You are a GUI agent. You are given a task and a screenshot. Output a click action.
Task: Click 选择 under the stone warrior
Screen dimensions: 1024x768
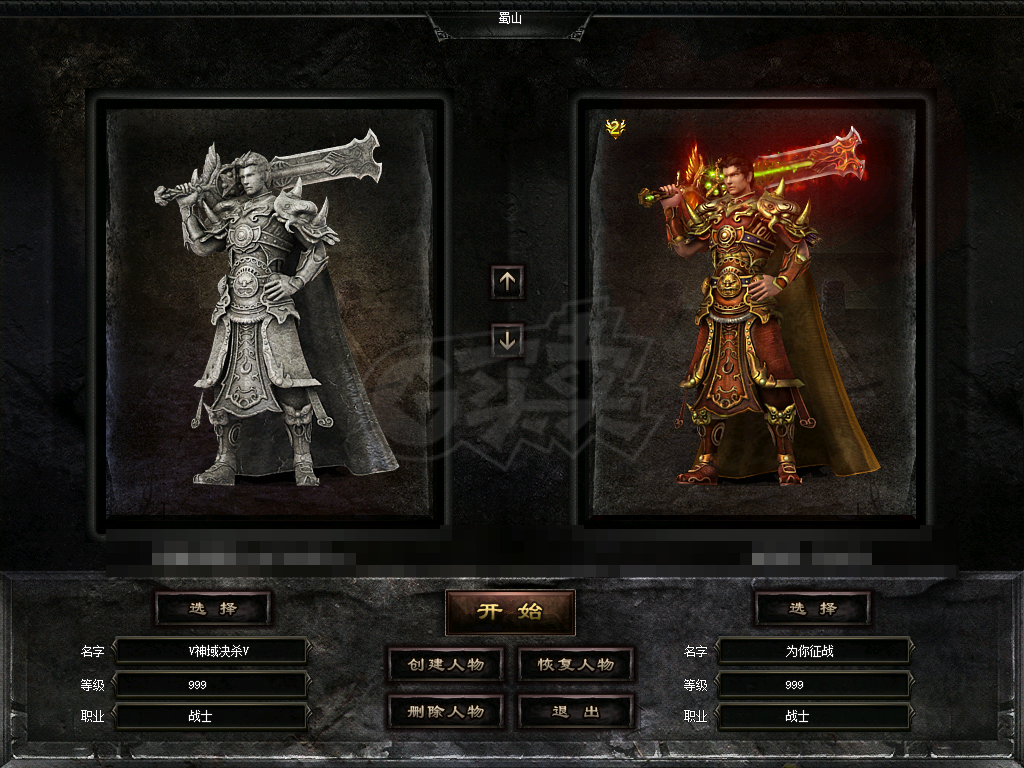[x=213, y=608]
